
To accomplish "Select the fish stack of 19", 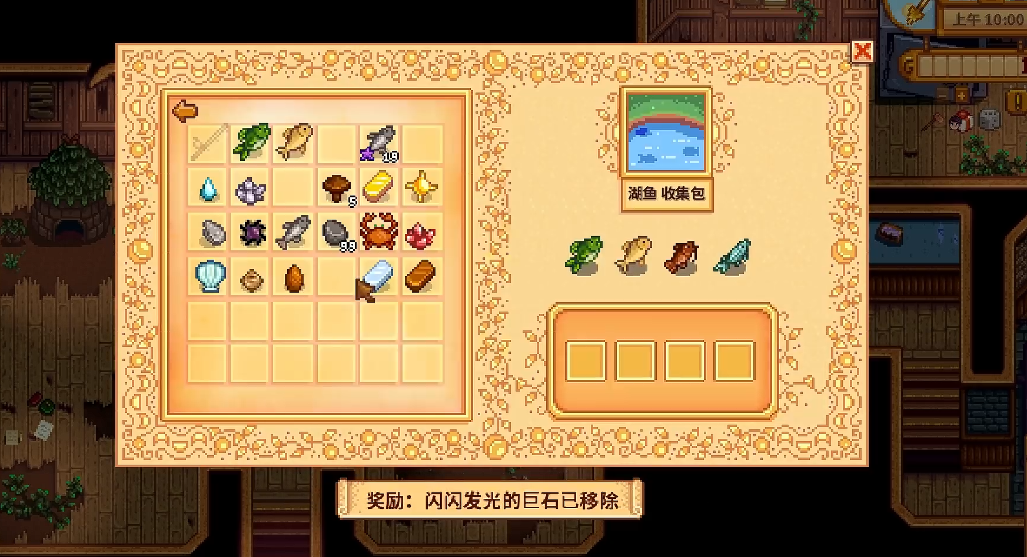I will [380, 142].
